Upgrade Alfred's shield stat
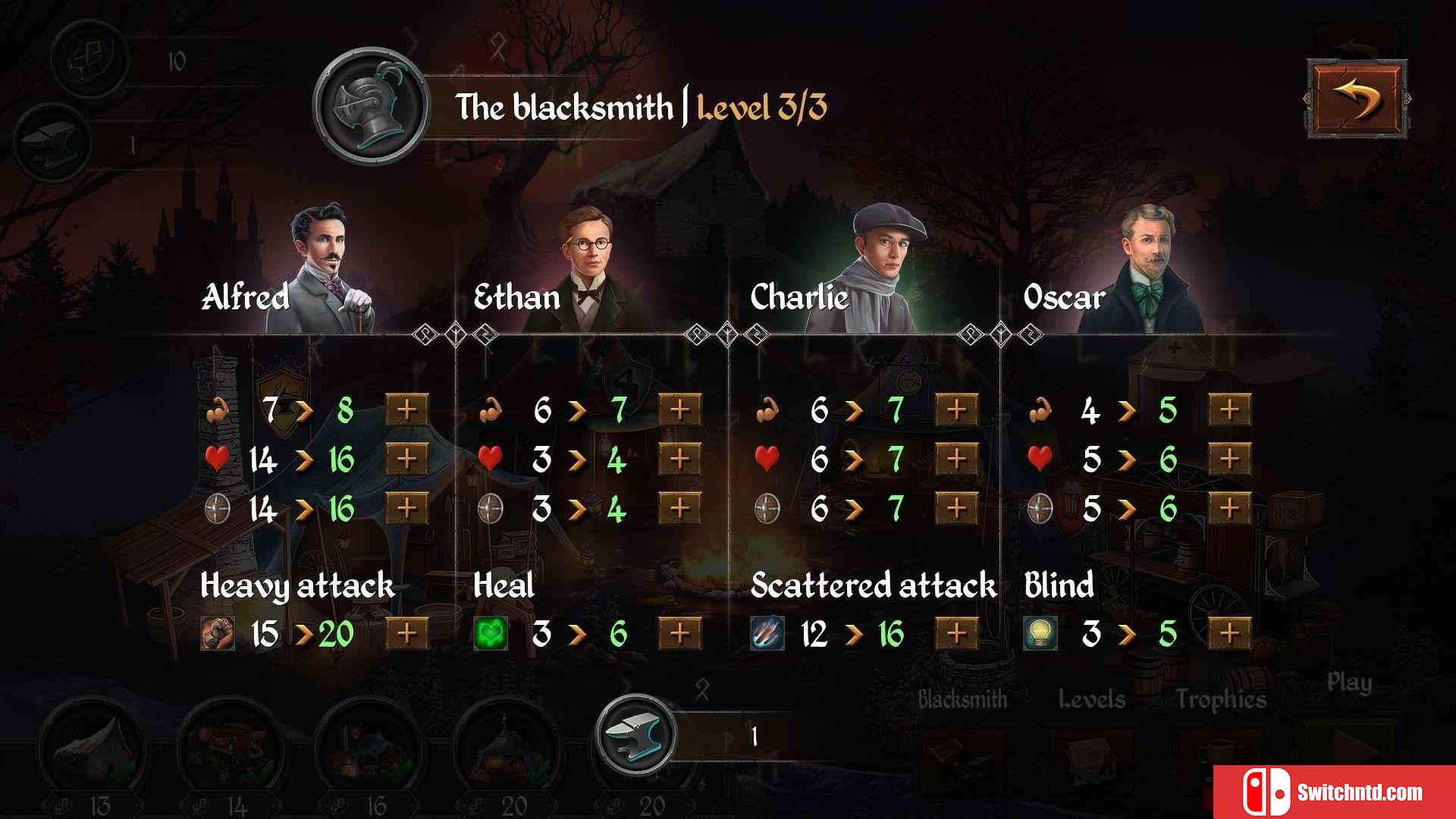Viewport: 1456px width, 819px height. click(x=407, y=508)
